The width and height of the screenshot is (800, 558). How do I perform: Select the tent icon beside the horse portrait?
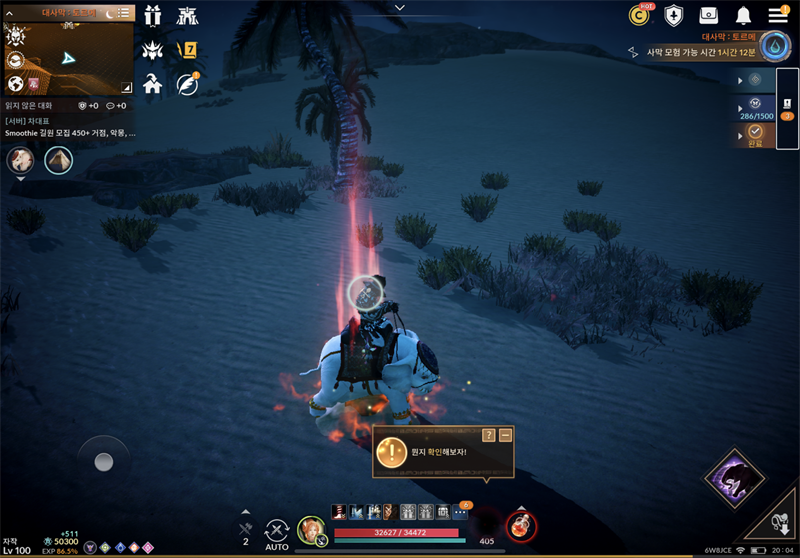58,160
